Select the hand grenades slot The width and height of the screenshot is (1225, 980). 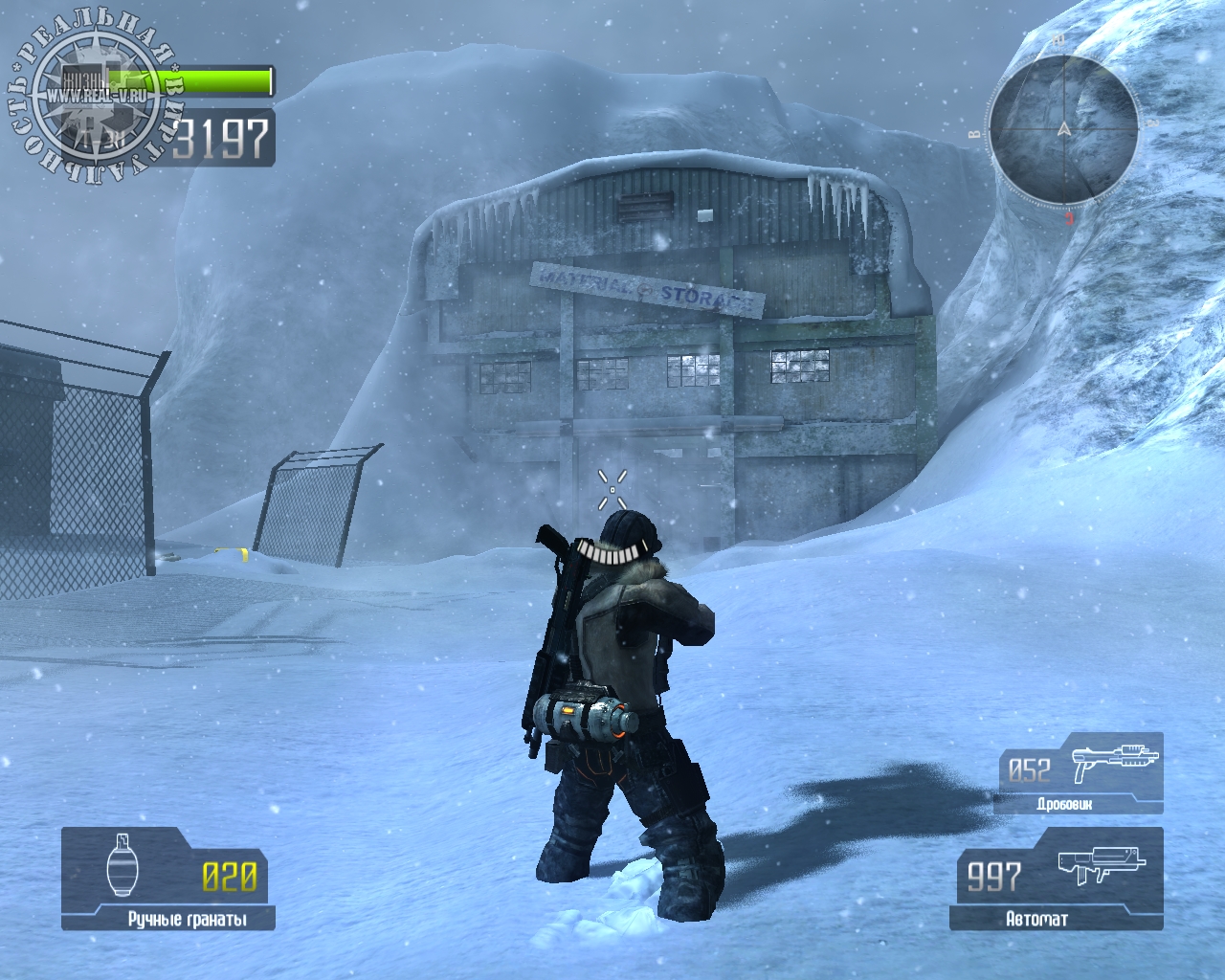[168, 879]
